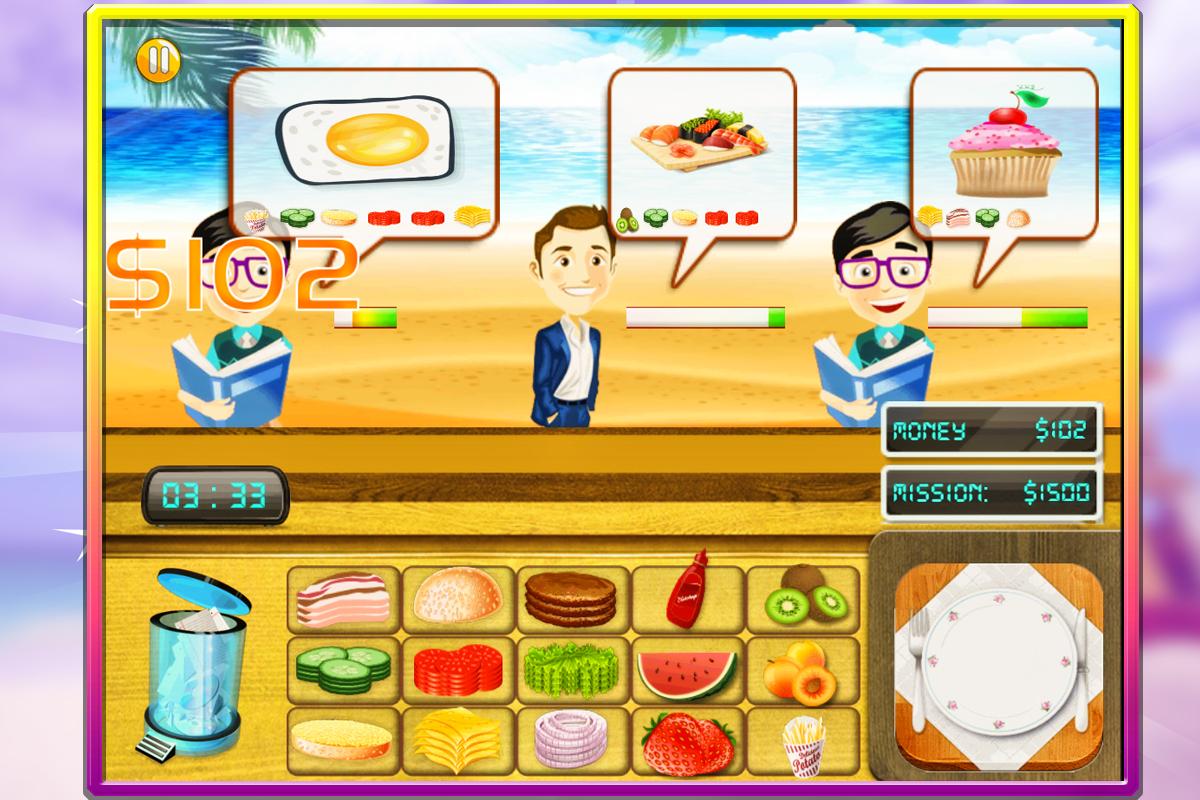Pause the game with the orange button
The width and height of the screenshot is (1200, 800).
[x=157, y=61]
